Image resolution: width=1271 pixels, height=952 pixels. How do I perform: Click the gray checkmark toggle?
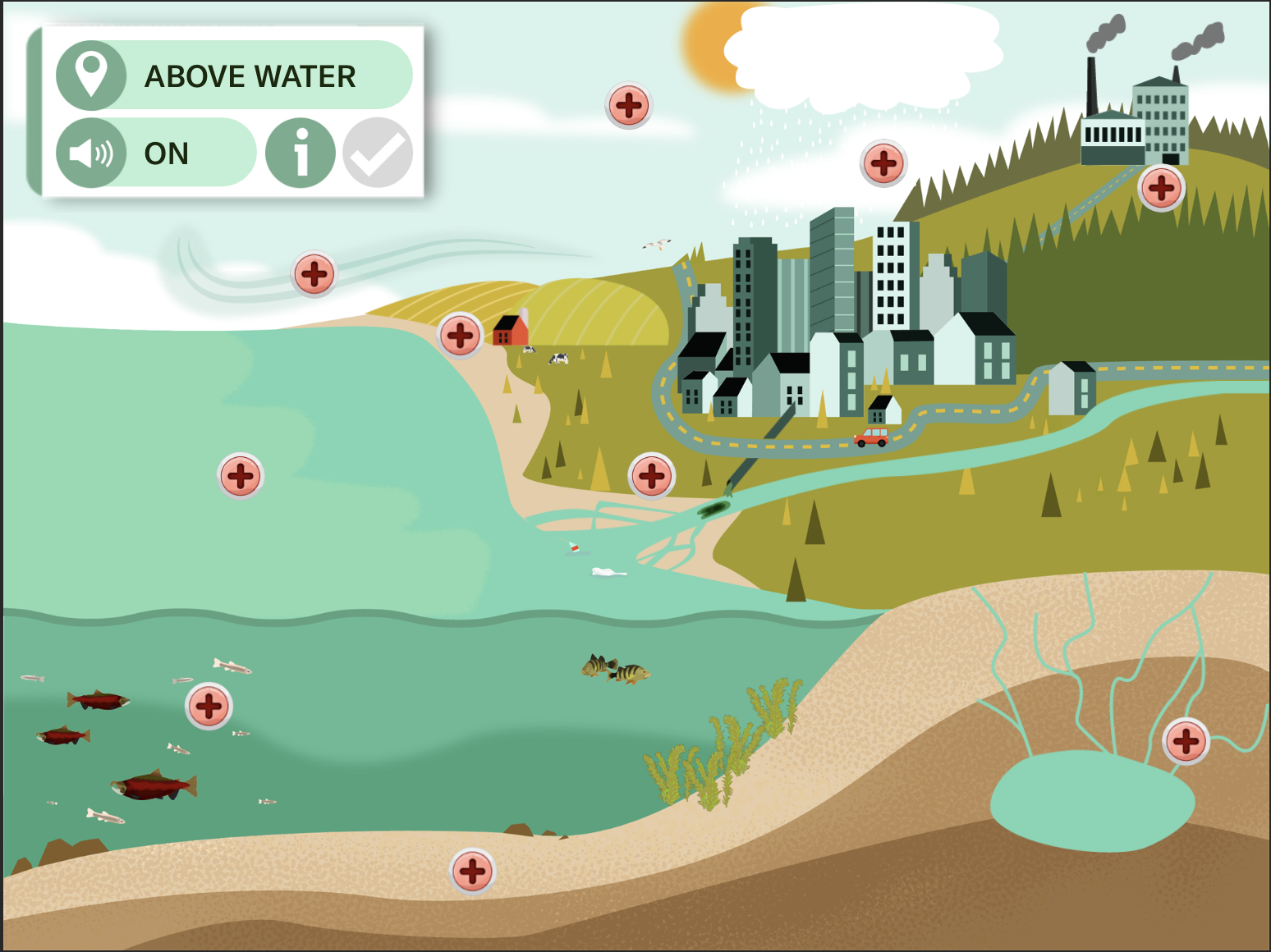pyautogui.click(x=377, y=153)
